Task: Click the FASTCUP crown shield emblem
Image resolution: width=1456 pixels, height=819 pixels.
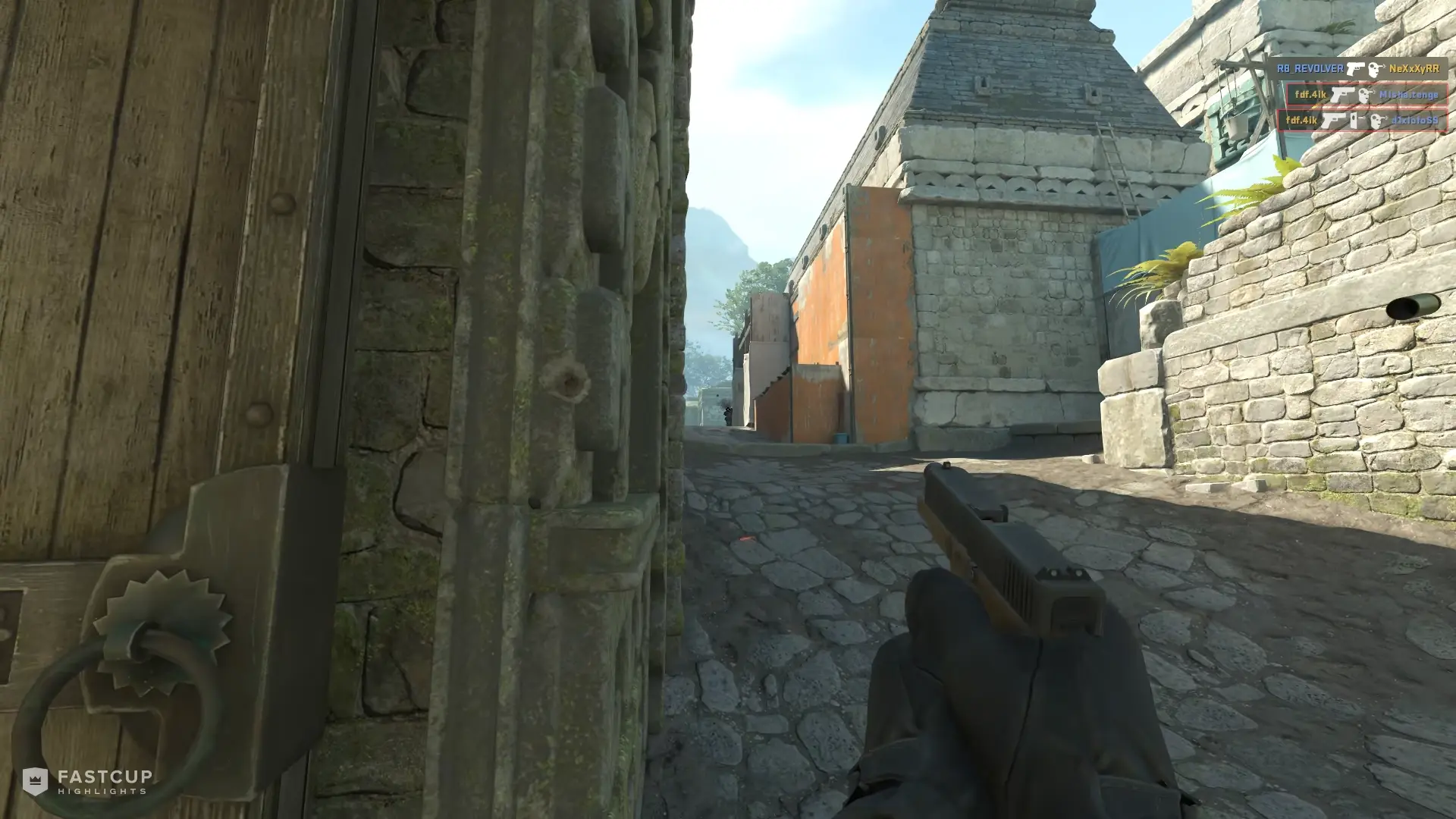Action: pyautogui.click(x=36, y=780)
